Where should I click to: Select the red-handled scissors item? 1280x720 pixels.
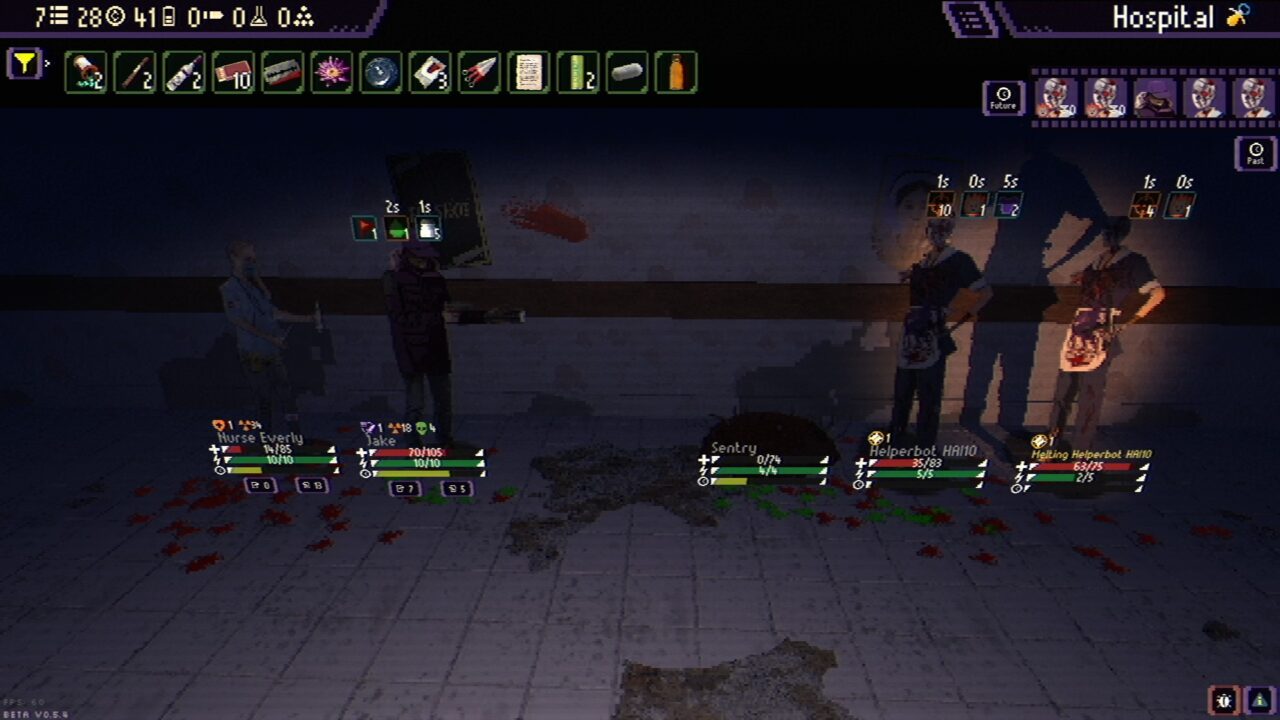(x=479, y=73)
